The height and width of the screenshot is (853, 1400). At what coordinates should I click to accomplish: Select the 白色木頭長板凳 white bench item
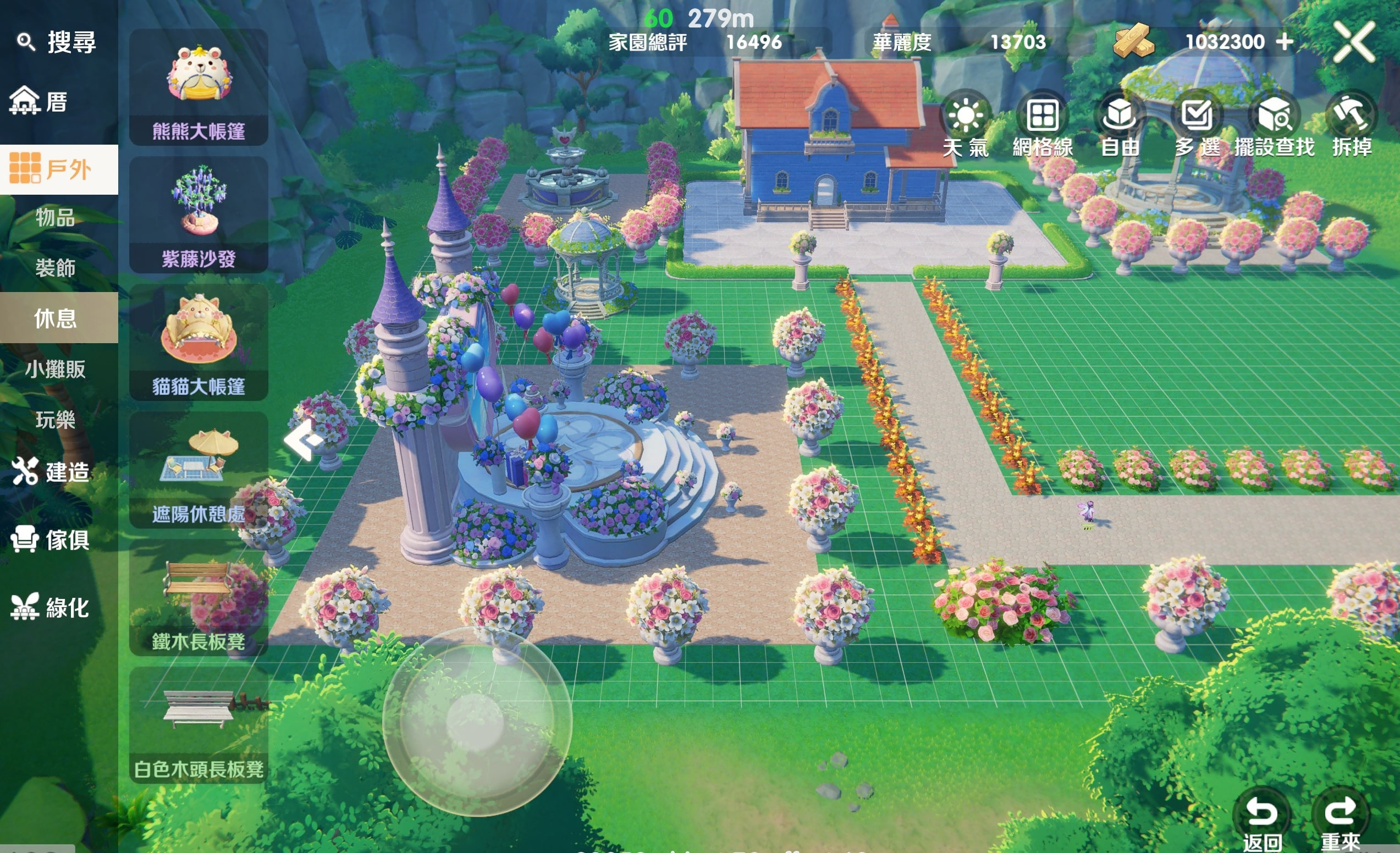point(199,725)
